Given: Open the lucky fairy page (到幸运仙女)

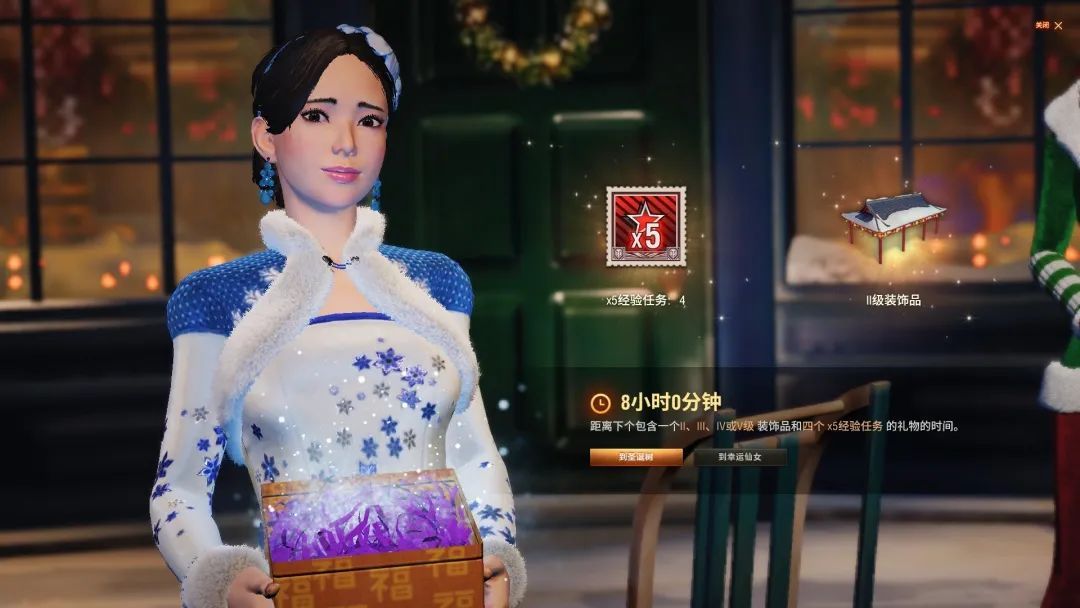Looking at the screenshot, I should click(x=739, y=457).
